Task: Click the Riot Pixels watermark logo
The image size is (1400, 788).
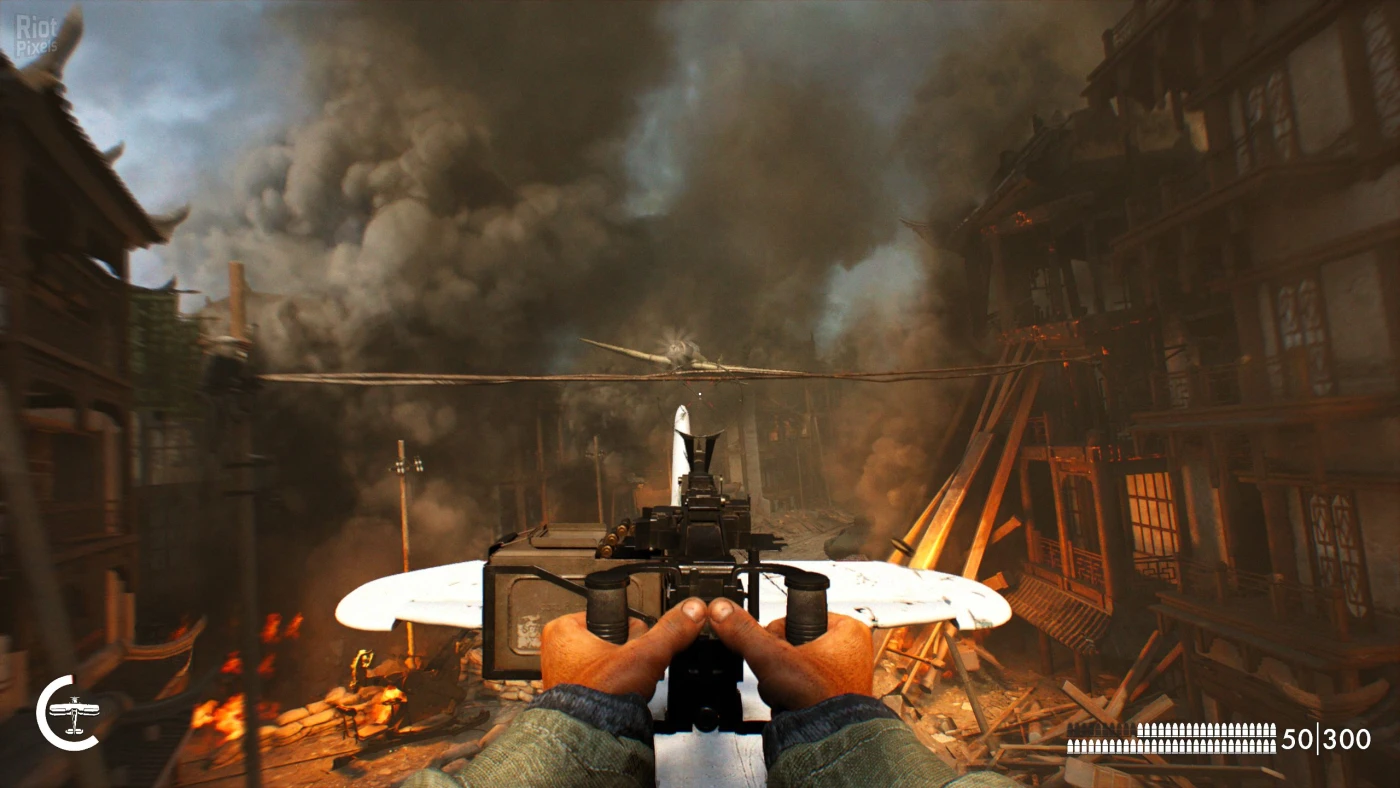Action: tap(36, 34)
